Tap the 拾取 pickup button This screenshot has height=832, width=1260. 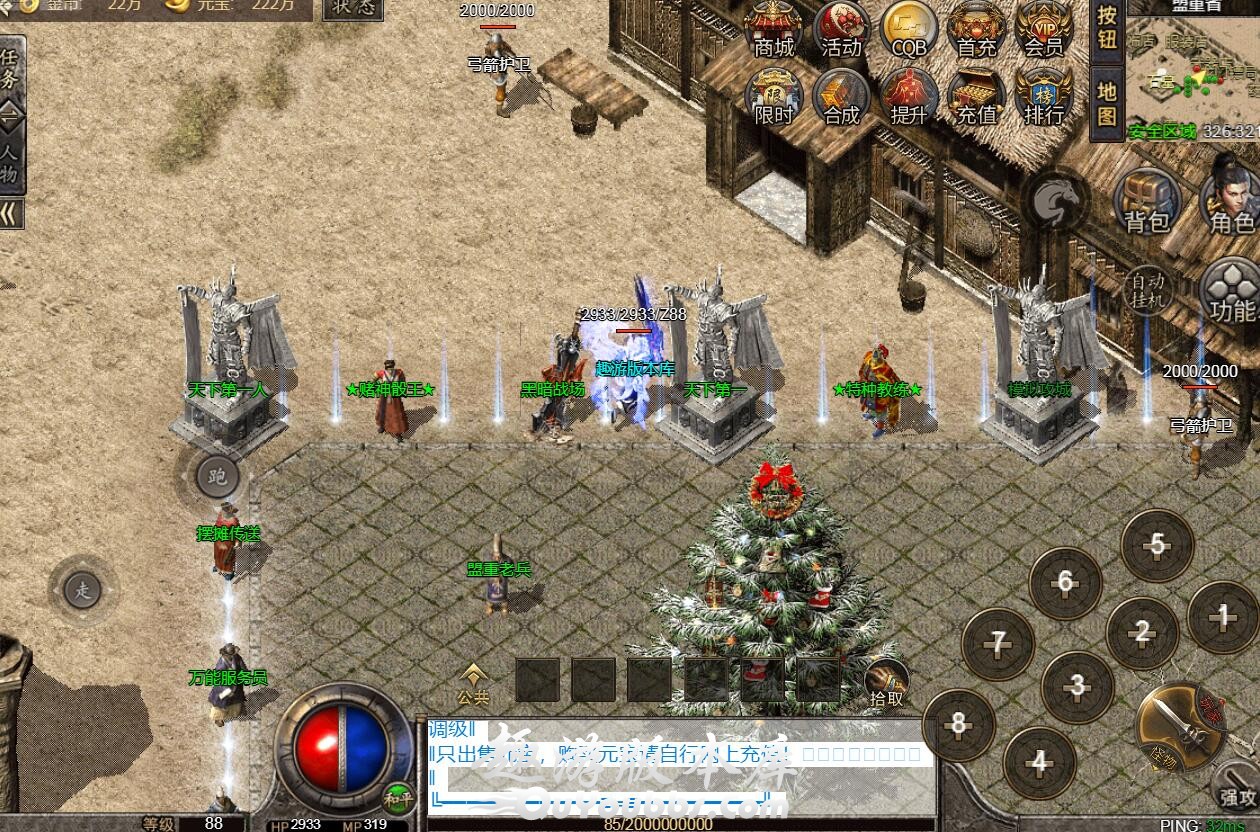coord(886,683)
